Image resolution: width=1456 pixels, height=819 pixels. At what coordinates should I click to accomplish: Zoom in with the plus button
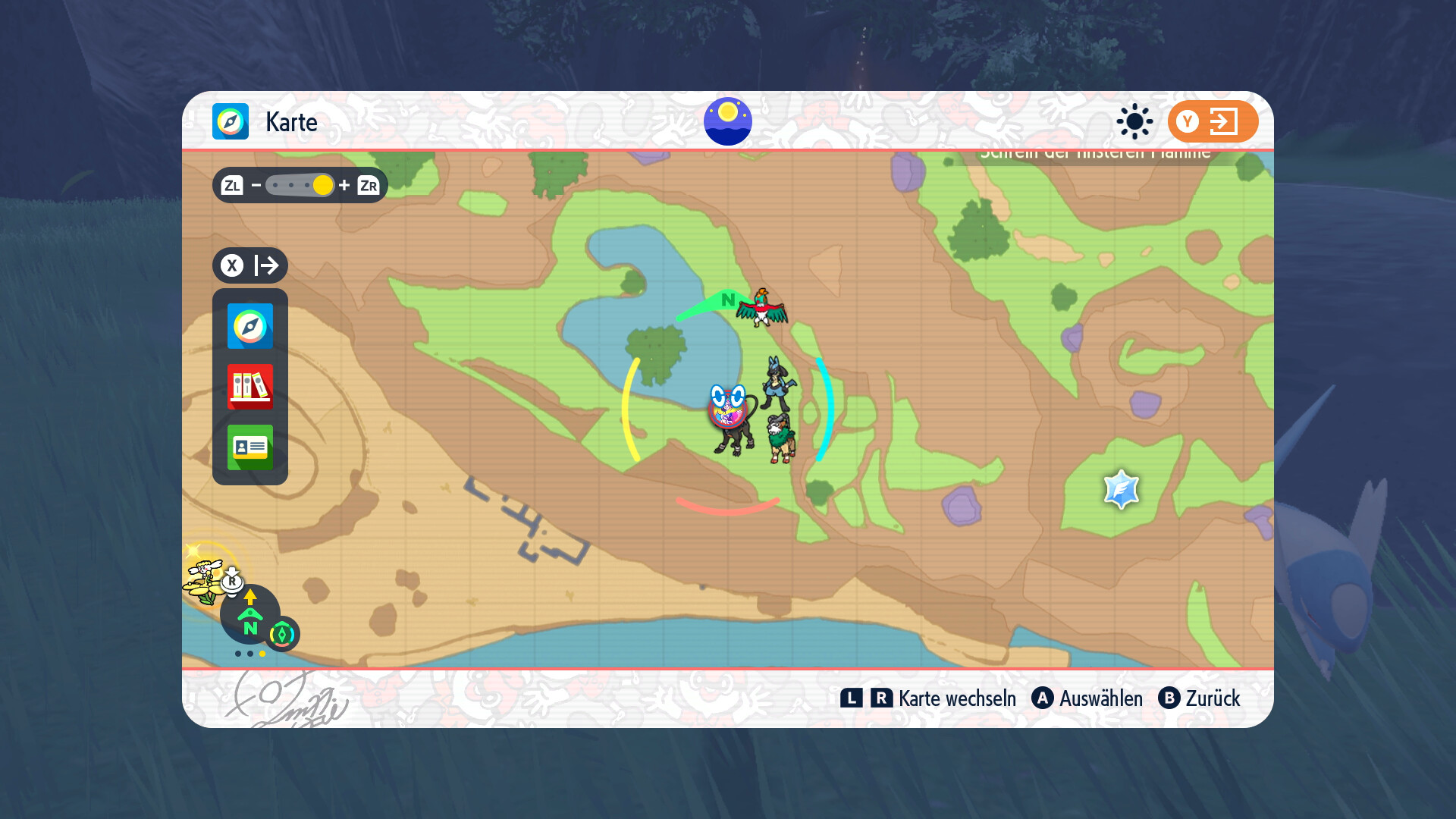tap(344, 185)
